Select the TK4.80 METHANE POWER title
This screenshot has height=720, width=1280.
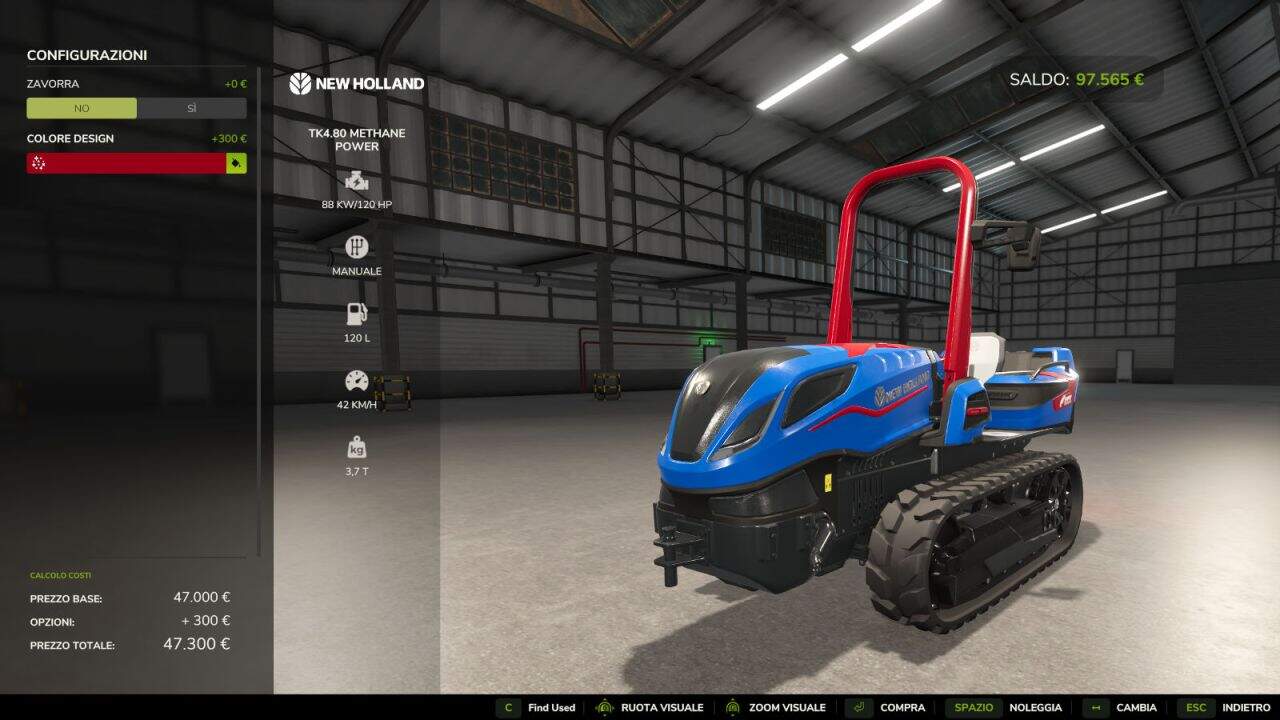[357, 139]
